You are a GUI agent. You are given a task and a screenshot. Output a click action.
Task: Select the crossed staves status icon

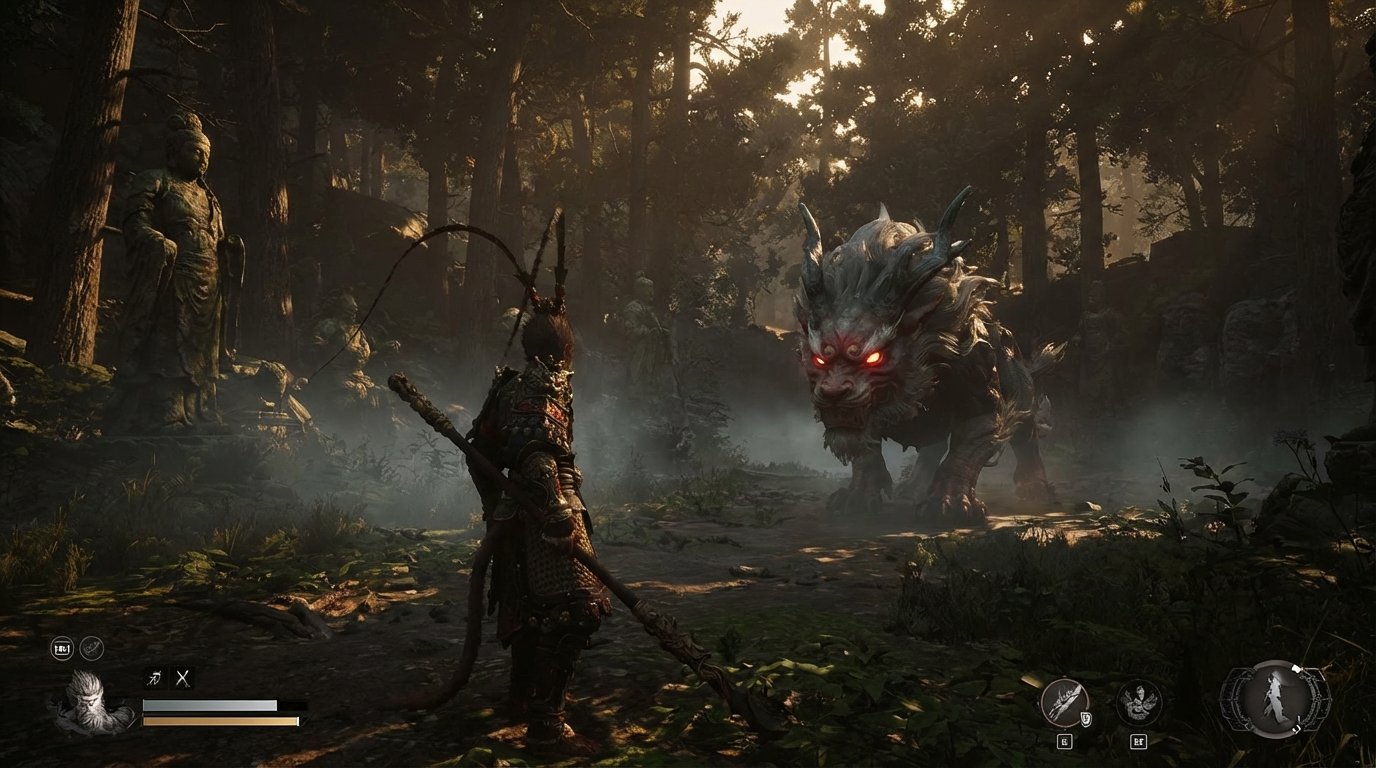pyautogui.click(x=183, y=678)
